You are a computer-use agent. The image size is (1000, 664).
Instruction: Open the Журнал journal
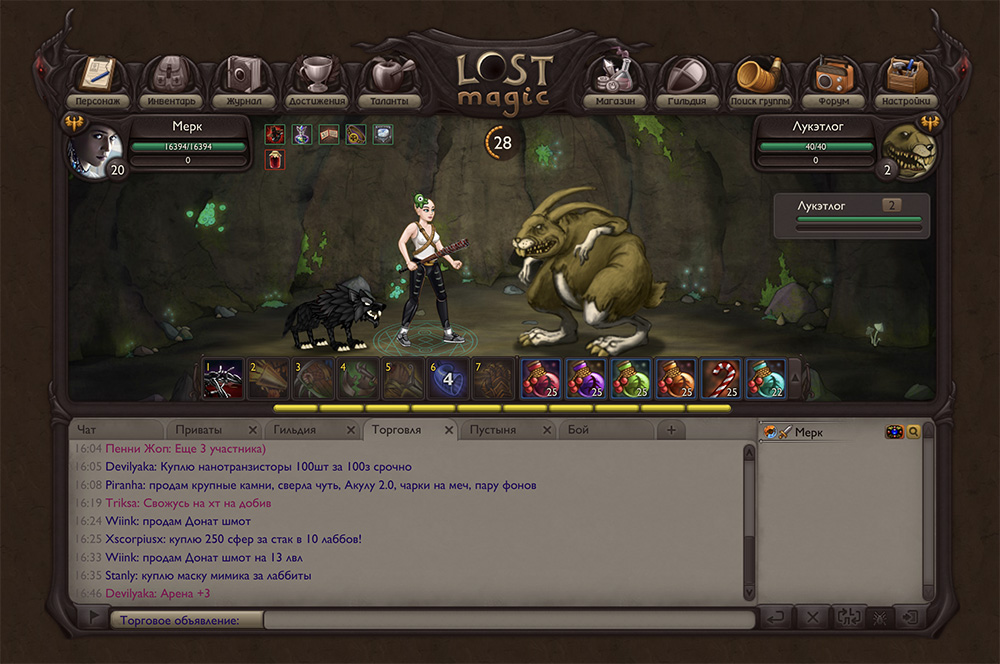tap(241, 80)
